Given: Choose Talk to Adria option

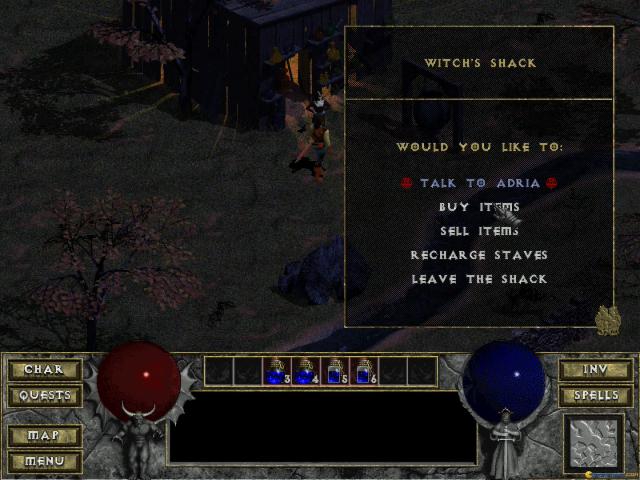Looking at the screenshot, I should (479, 183).
